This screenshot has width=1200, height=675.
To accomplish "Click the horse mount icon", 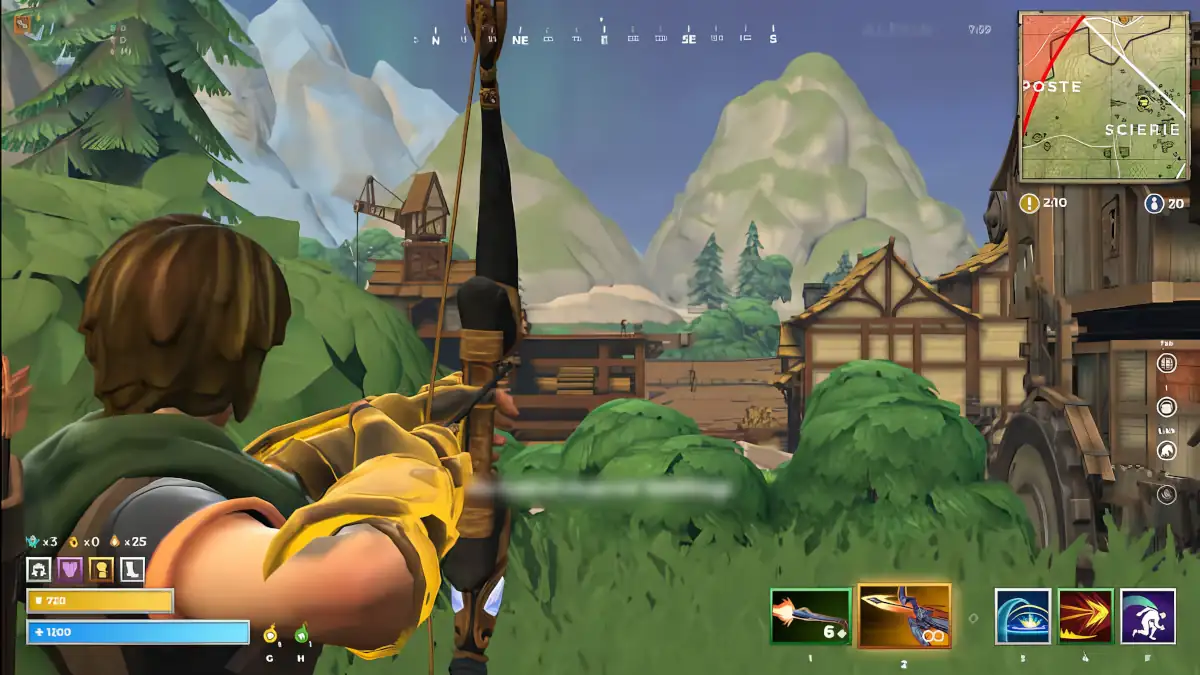I will (x=1166, y=451).
